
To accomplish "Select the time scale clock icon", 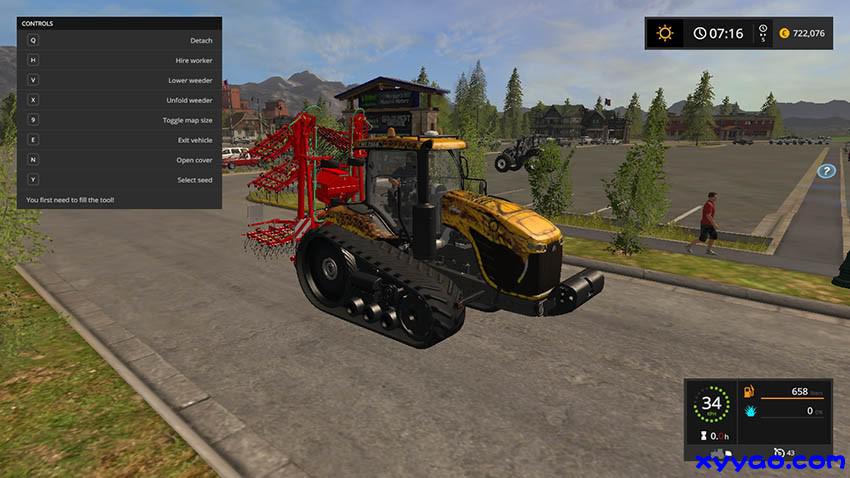I will (x=762, y=30).
